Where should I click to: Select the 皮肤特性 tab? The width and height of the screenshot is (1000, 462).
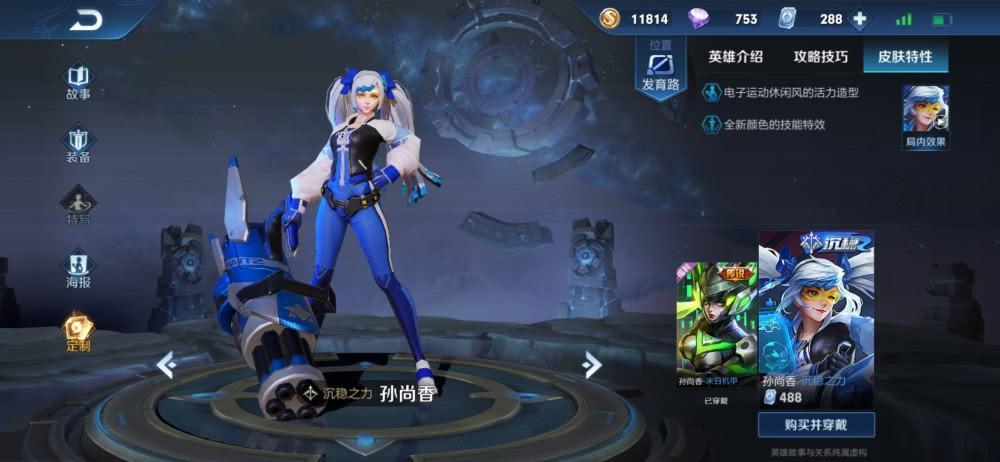pyautogui.click(x=905, y=57)
